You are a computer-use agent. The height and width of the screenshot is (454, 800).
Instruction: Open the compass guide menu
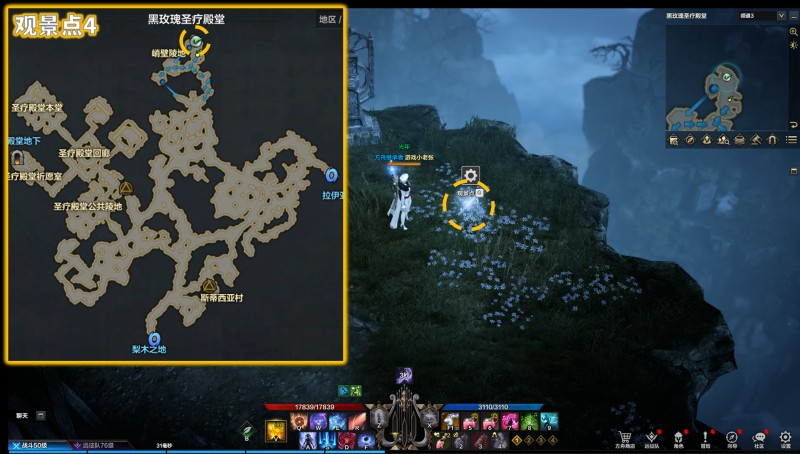[732, 435]
